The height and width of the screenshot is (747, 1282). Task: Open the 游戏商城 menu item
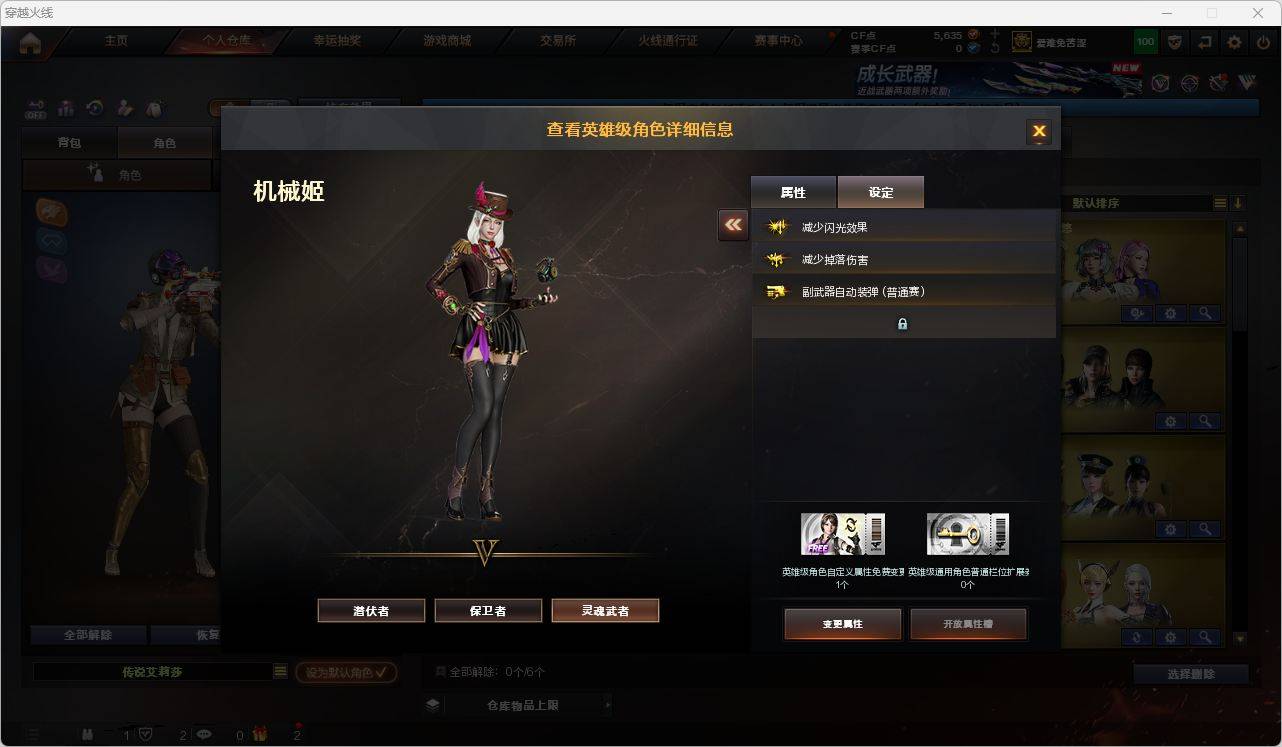point(447,42)
